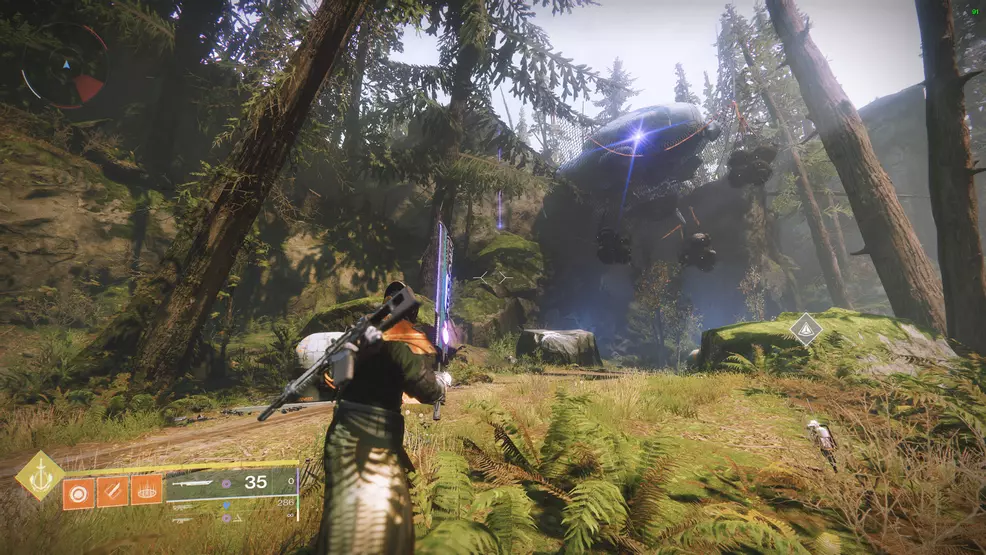Click the circular radar in the corner
The image size is (986, 555).
click(64, 66)
